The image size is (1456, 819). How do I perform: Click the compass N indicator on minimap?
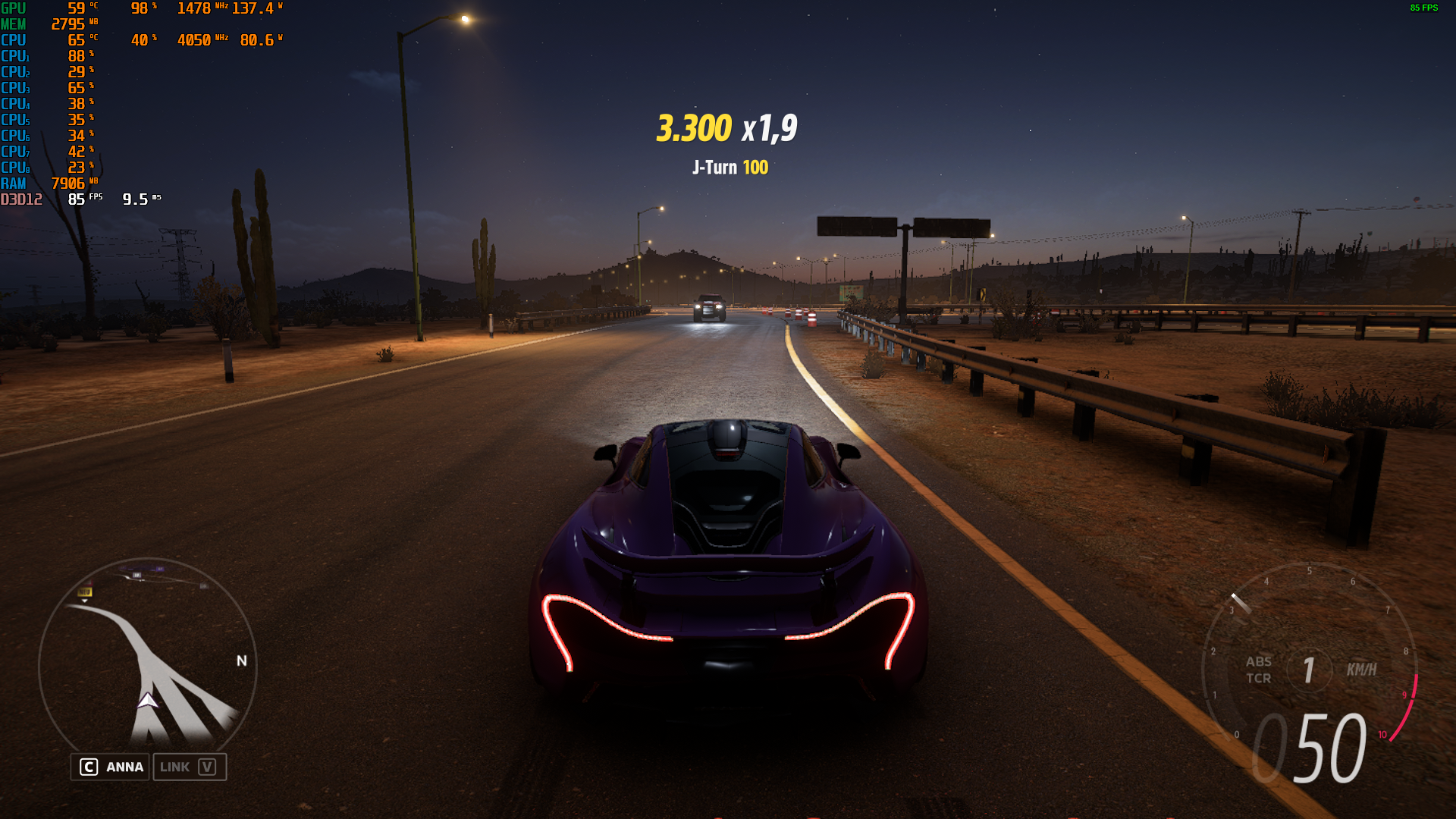click(241, 660)
